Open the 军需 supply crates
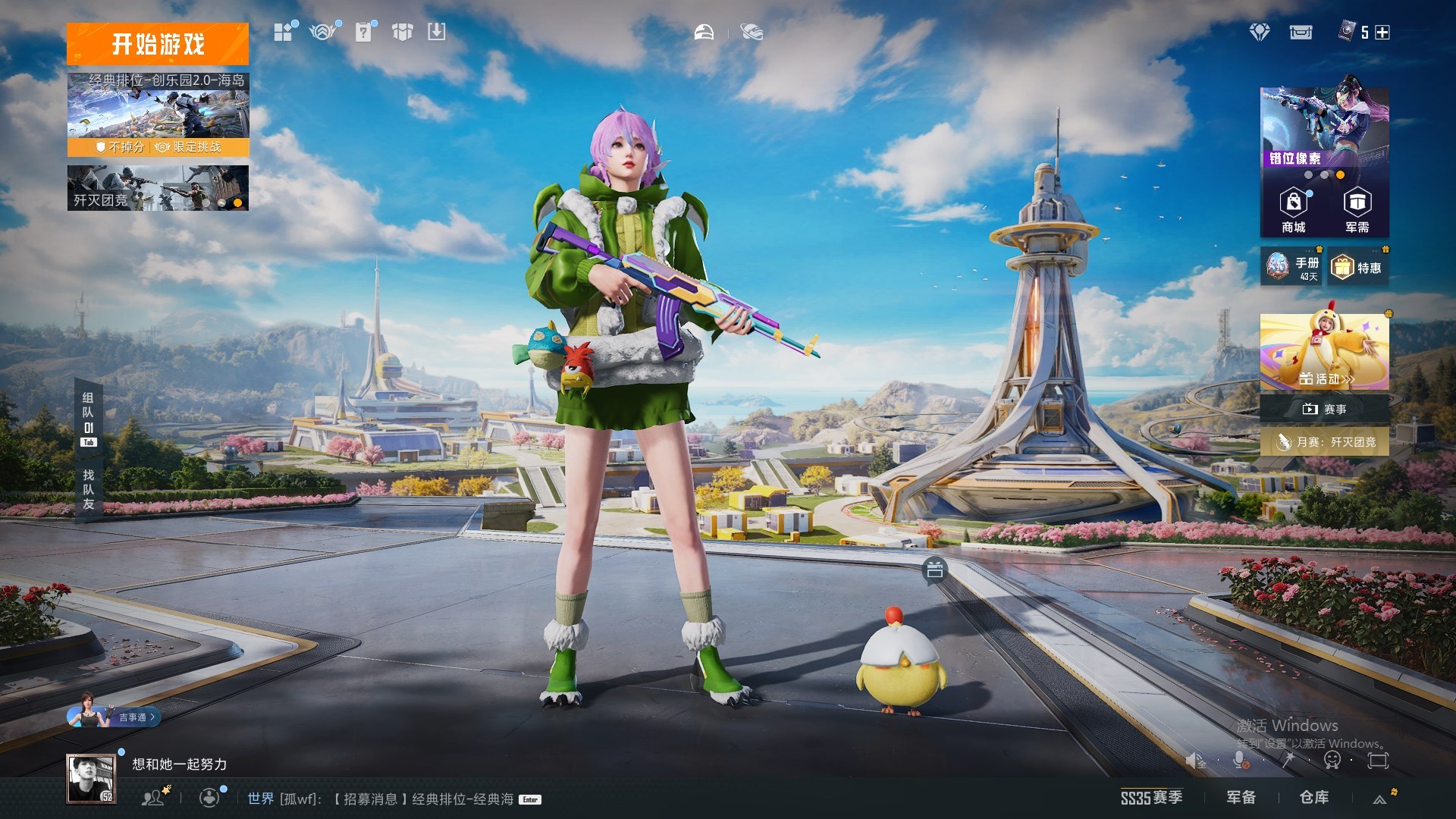 pos(1357,211)
